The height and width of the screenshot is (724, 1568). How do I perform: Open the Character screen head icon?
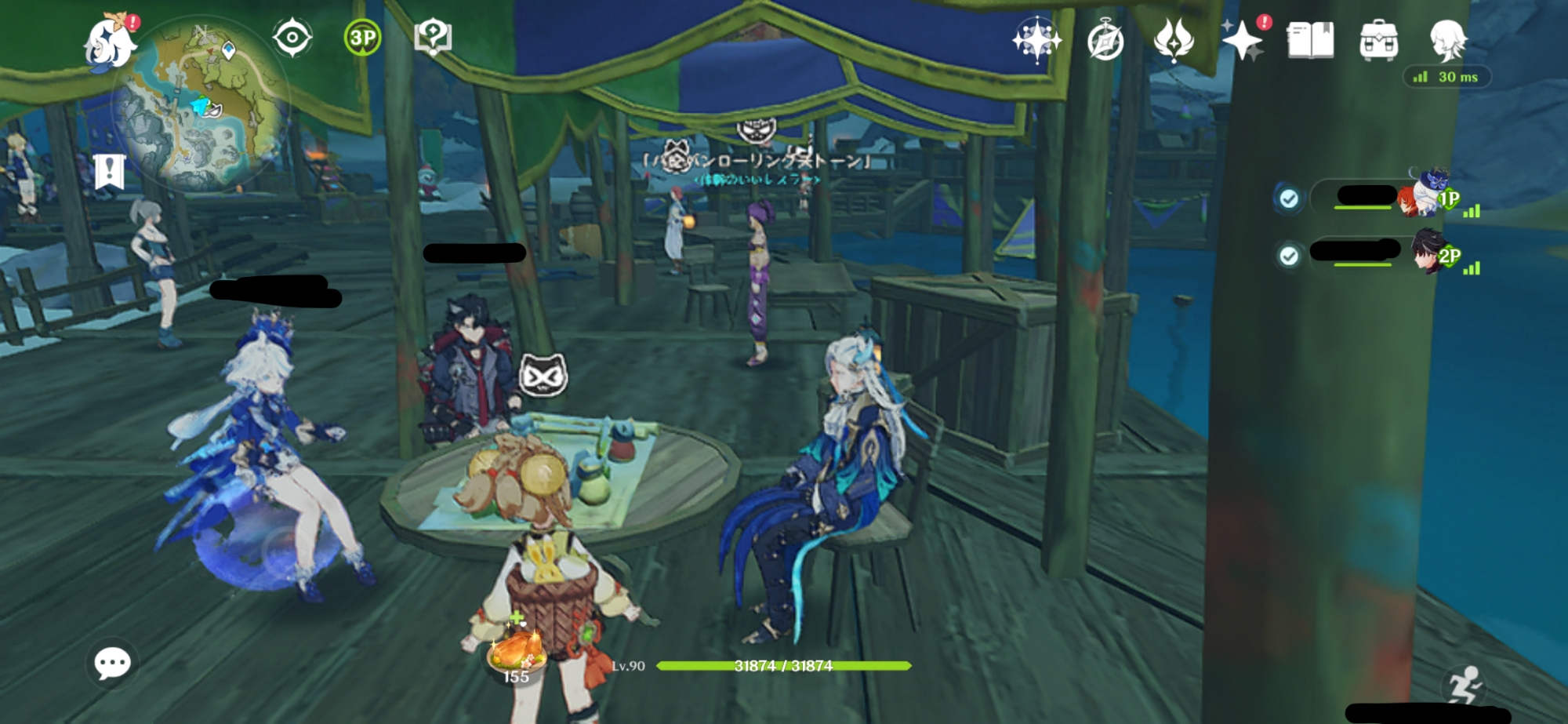1447,39
